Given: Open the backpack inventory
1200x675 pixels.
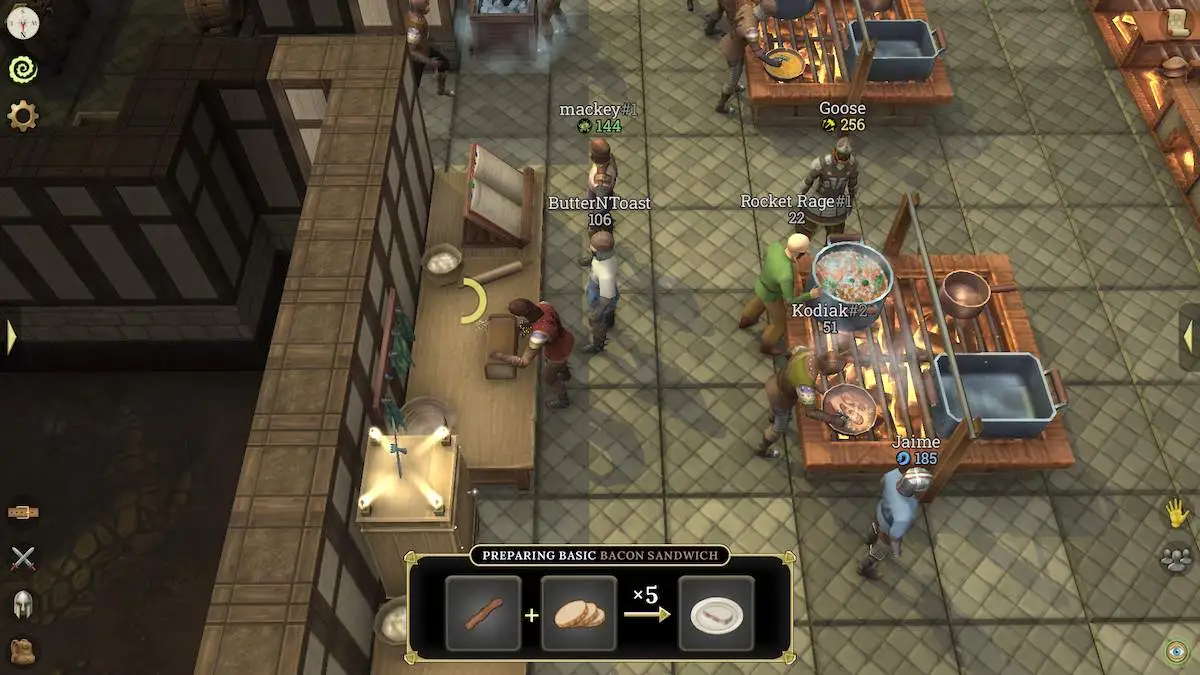Looking at the screenshot, I should tap(23, 650).
